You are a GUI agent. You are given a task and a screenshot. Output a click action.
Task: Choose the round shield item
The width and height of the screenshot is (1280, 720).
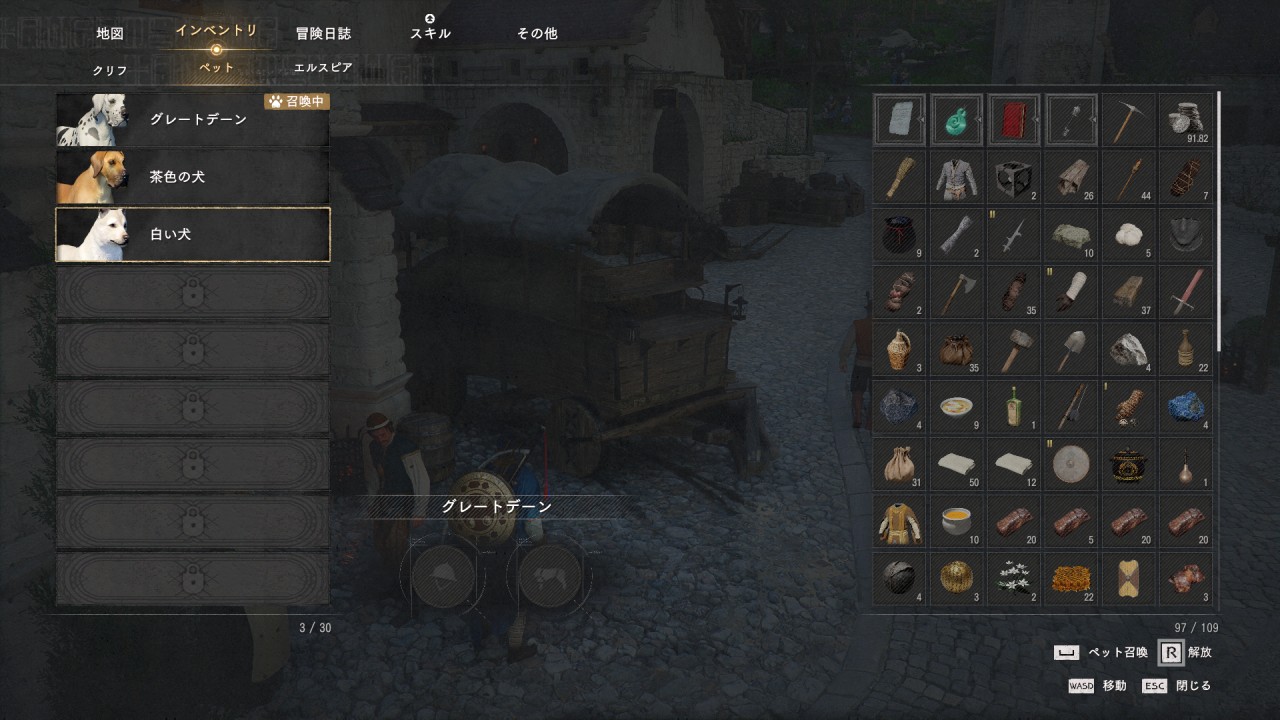tap(1071, 464)
